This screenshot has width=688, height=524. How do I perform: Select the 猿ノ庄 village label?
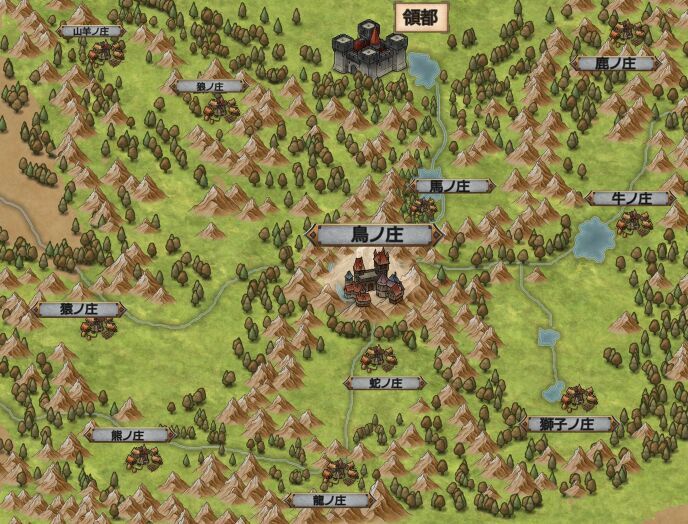(x=79, y=310)
